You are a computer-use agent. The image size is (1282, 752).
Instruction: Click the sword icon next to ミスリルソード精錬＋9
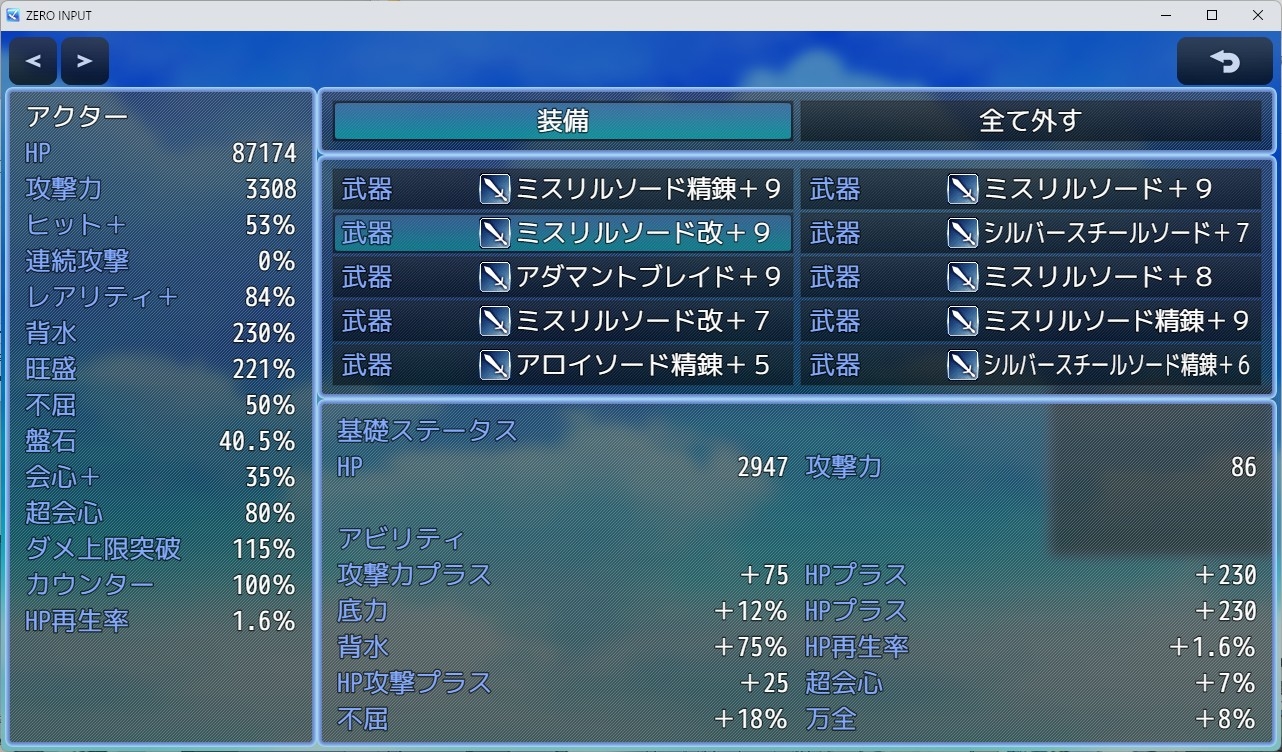tap(495, 189)
